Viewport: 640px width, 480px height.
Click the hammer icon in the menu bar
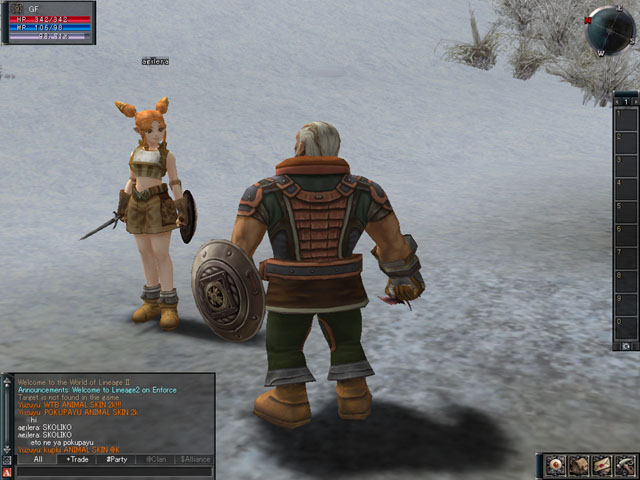click(625, 465)
